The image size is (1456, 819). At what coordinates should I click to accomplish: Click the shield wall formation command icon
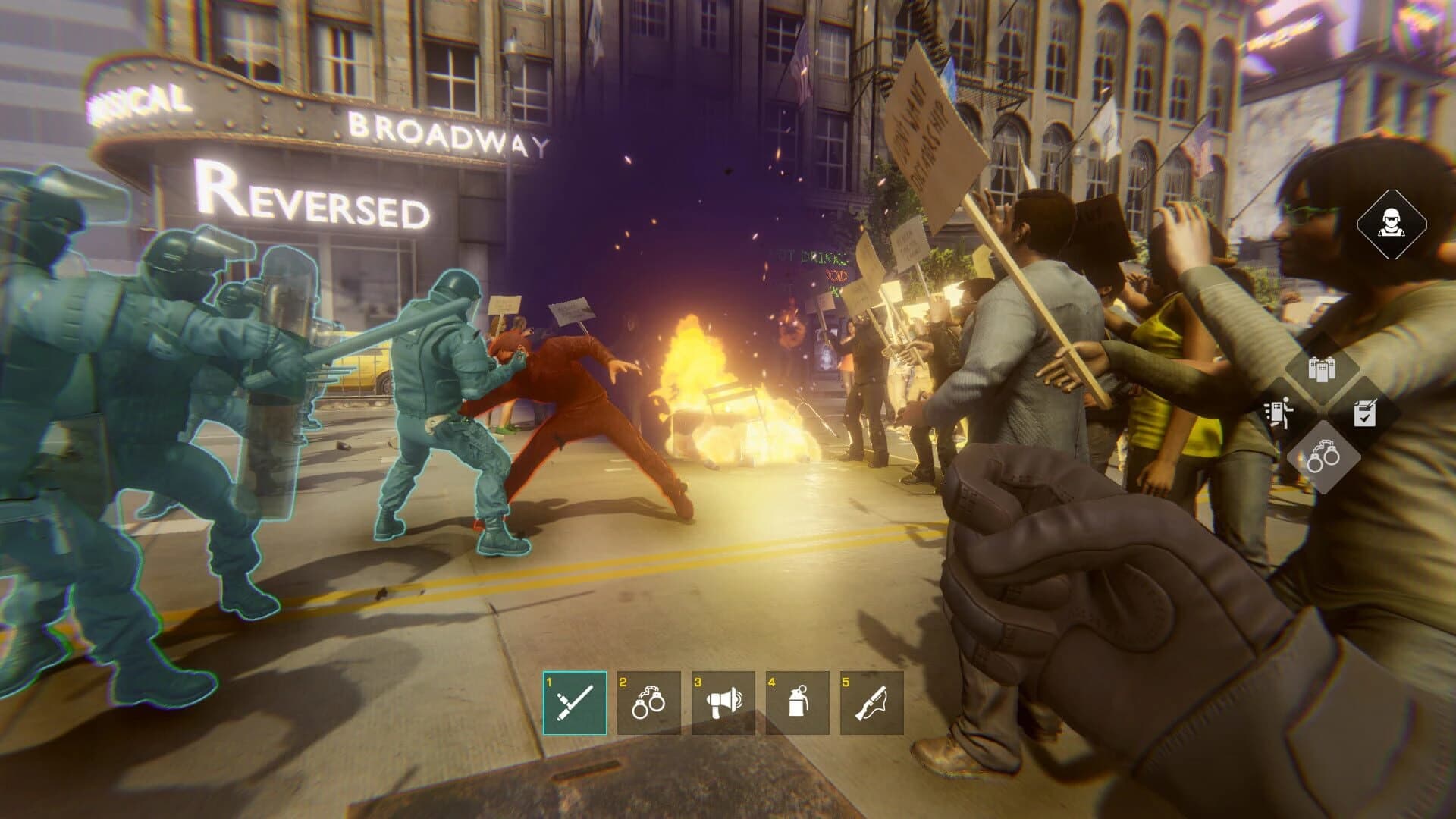point(1323,368)
